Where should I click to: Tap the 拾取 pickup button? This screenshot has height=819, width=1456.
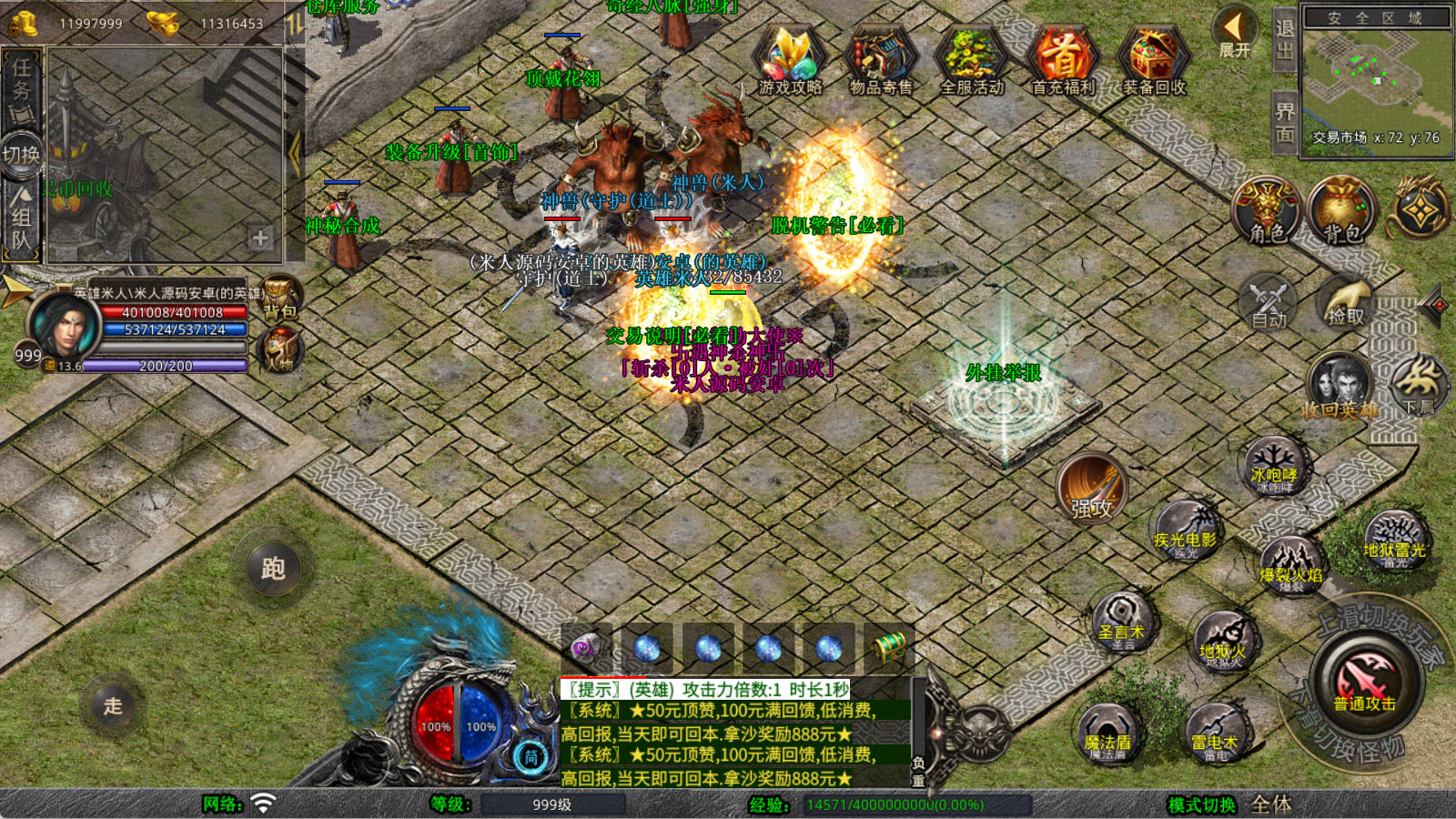1346,302
